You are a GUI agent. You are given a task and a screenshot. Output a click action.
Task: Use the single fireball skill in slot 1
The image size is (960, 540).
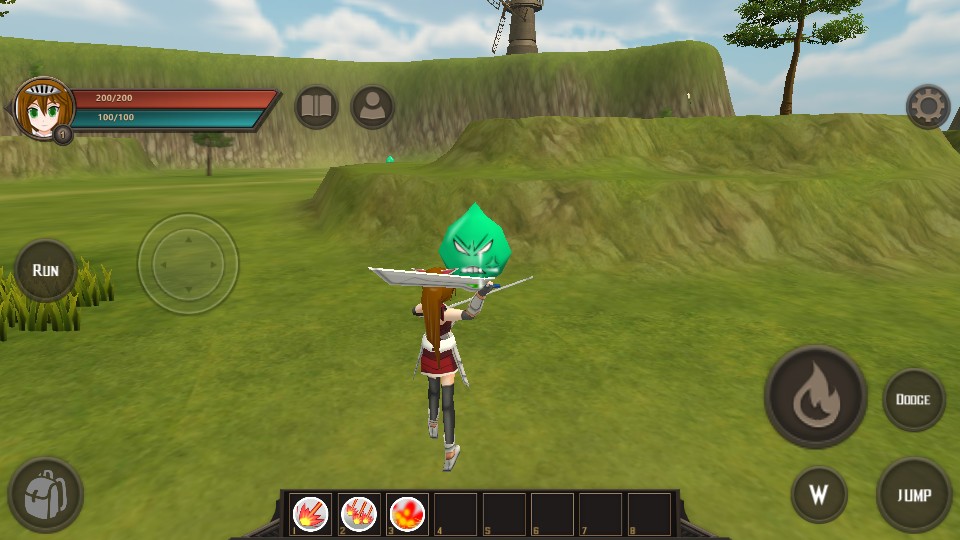tap(311, 514)
